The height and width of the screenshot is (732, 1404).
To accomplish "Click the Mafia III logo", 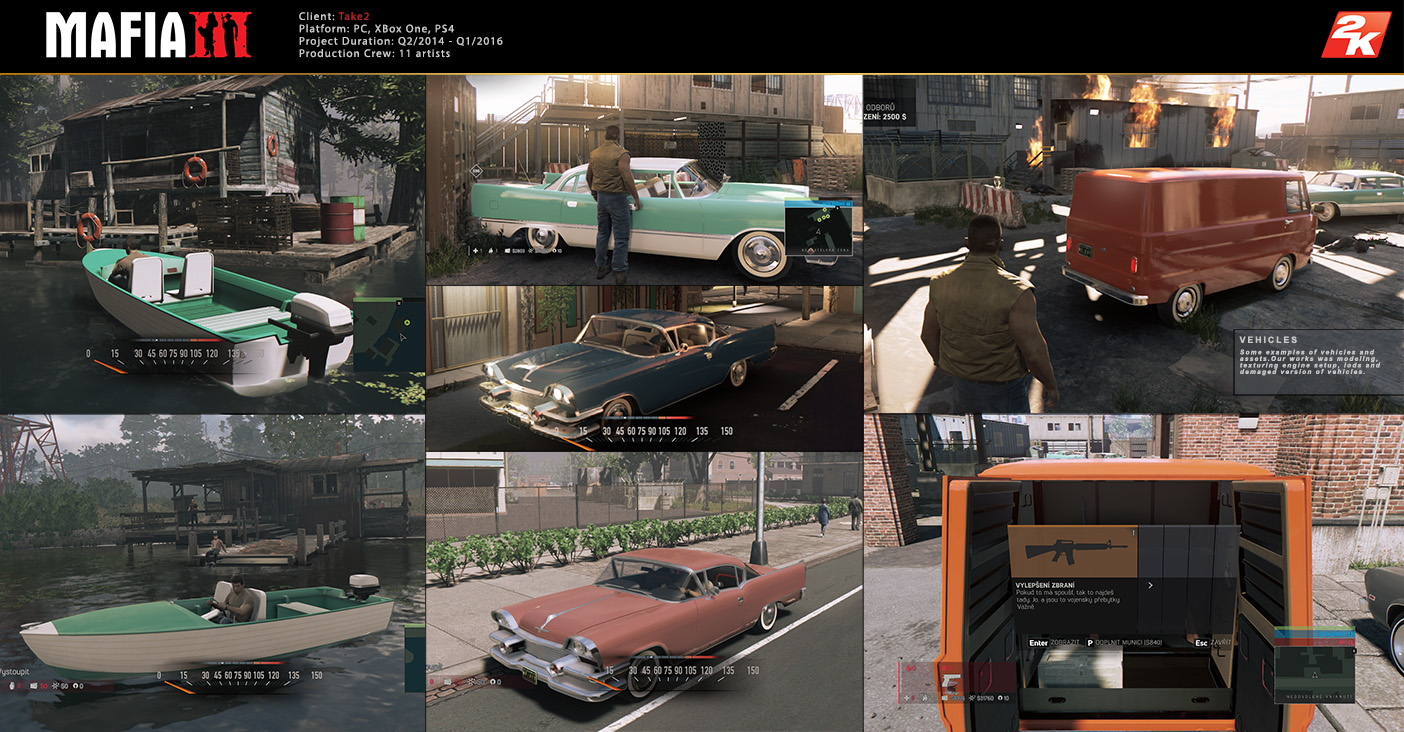I will click(149, 35).
